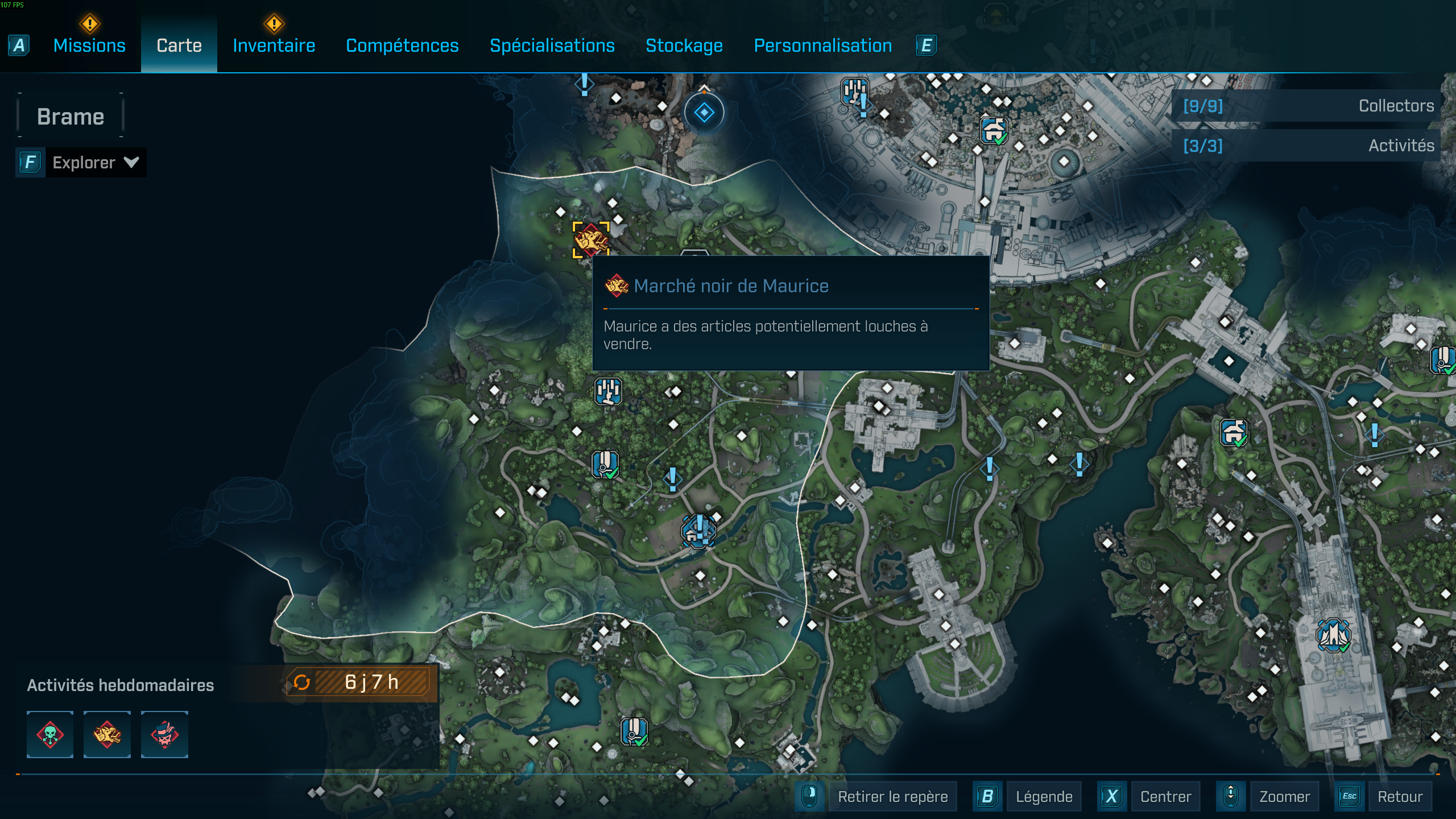Select the Carte tab
Image resolution: width=1456 pixels, height=819 pixels.
click(x=179, y=45)
